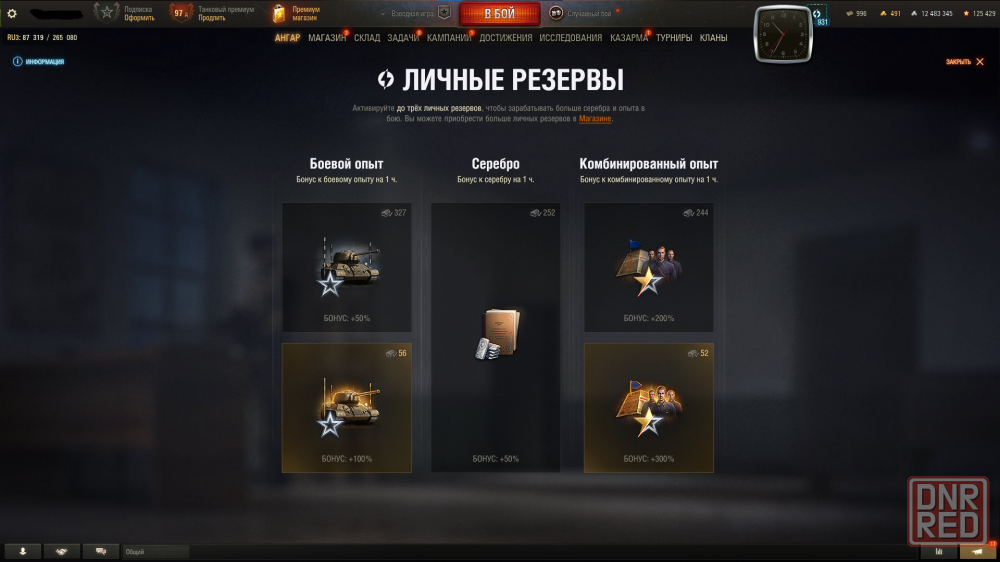Screen dimensions: 1000x562
Task: Select the +50% silver reserve card
Action: coord(495,337)
